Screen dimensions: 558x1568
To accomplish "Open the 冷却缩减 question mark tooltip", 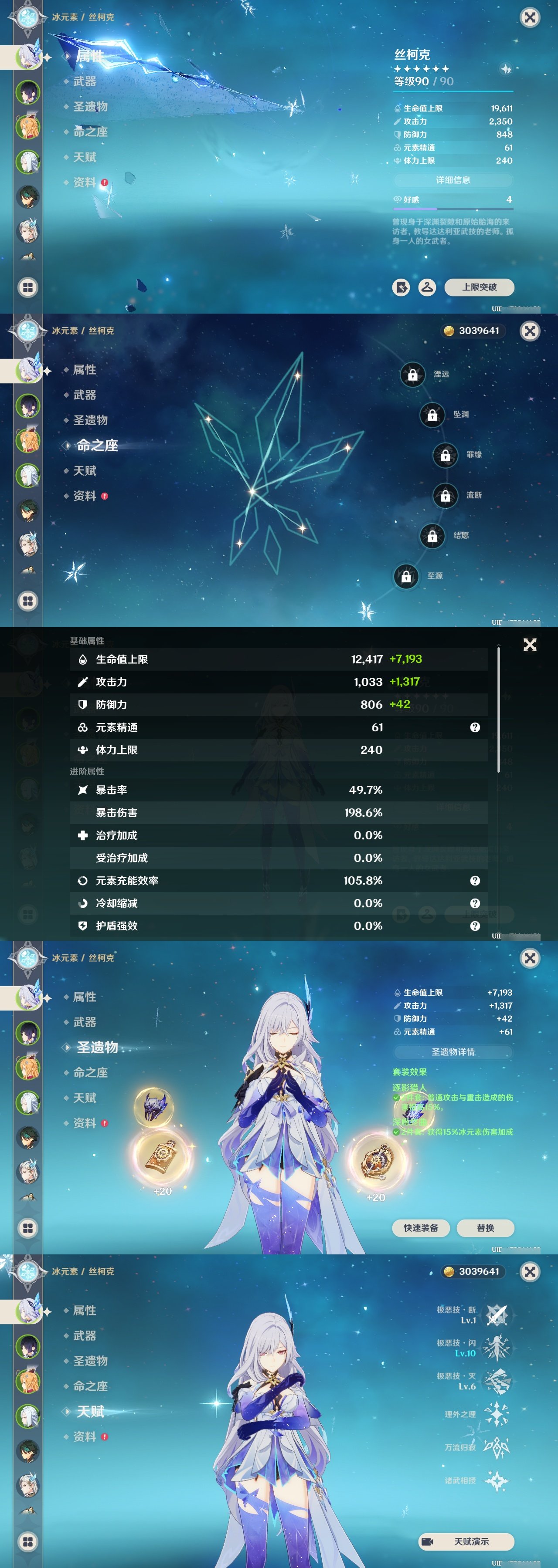I will click(x=475, y=903).
